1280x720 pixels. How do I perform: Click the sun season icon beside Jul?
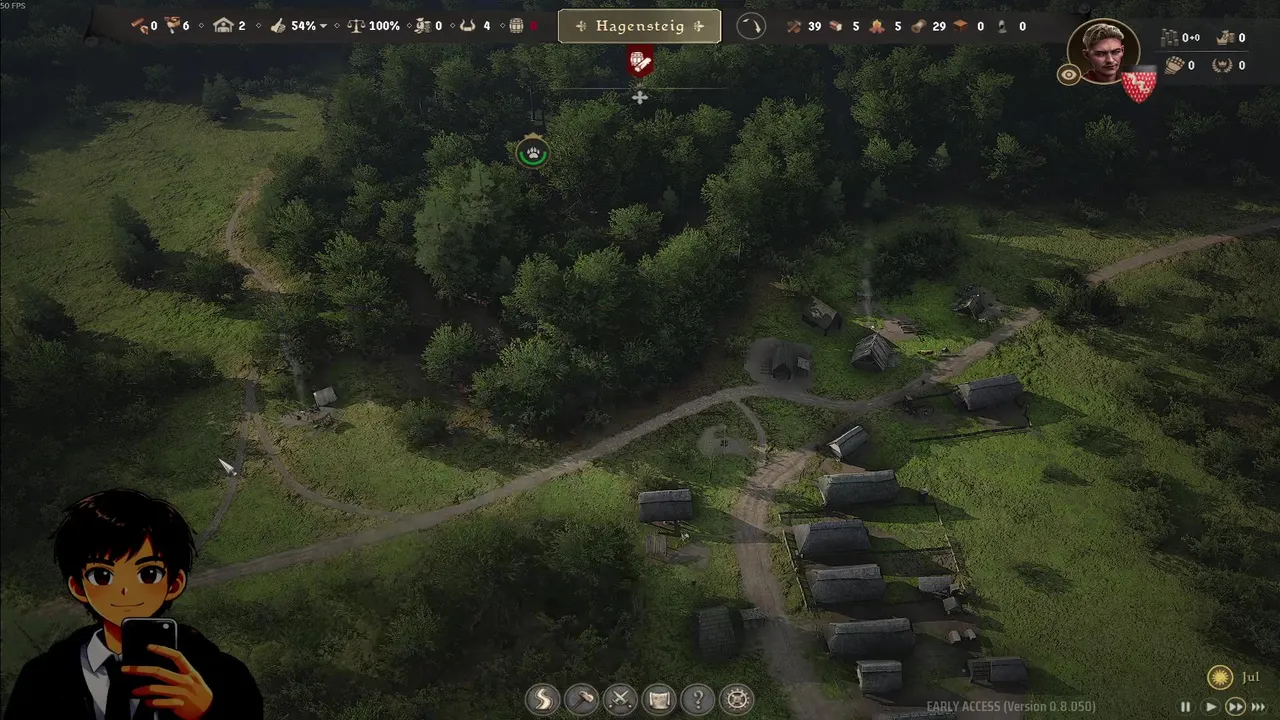tap(1219, 677)
